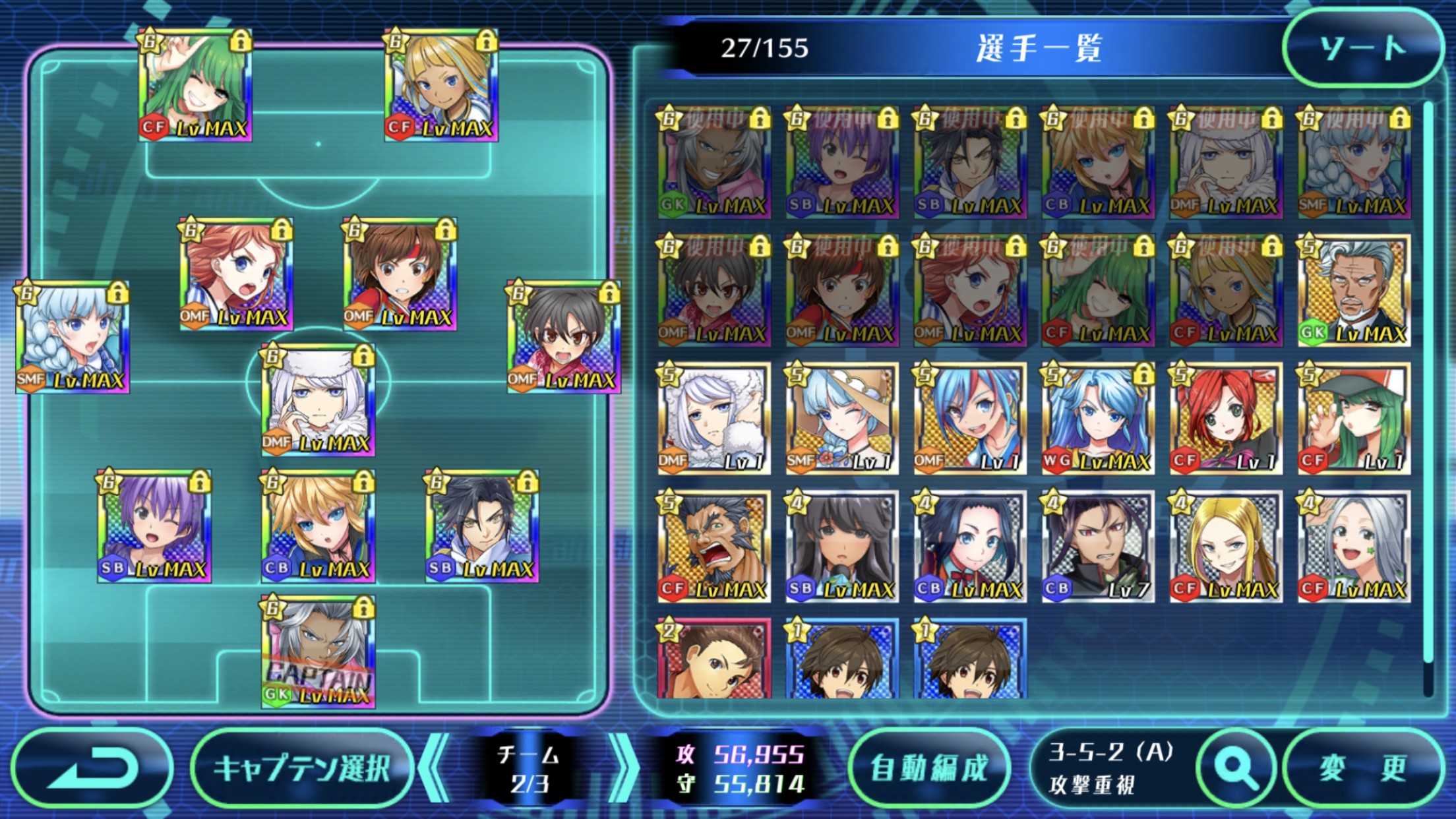This screenshot has width=1456, height=819.
Task: Switch to the previous team with left arrows
Action: [434, 768]
